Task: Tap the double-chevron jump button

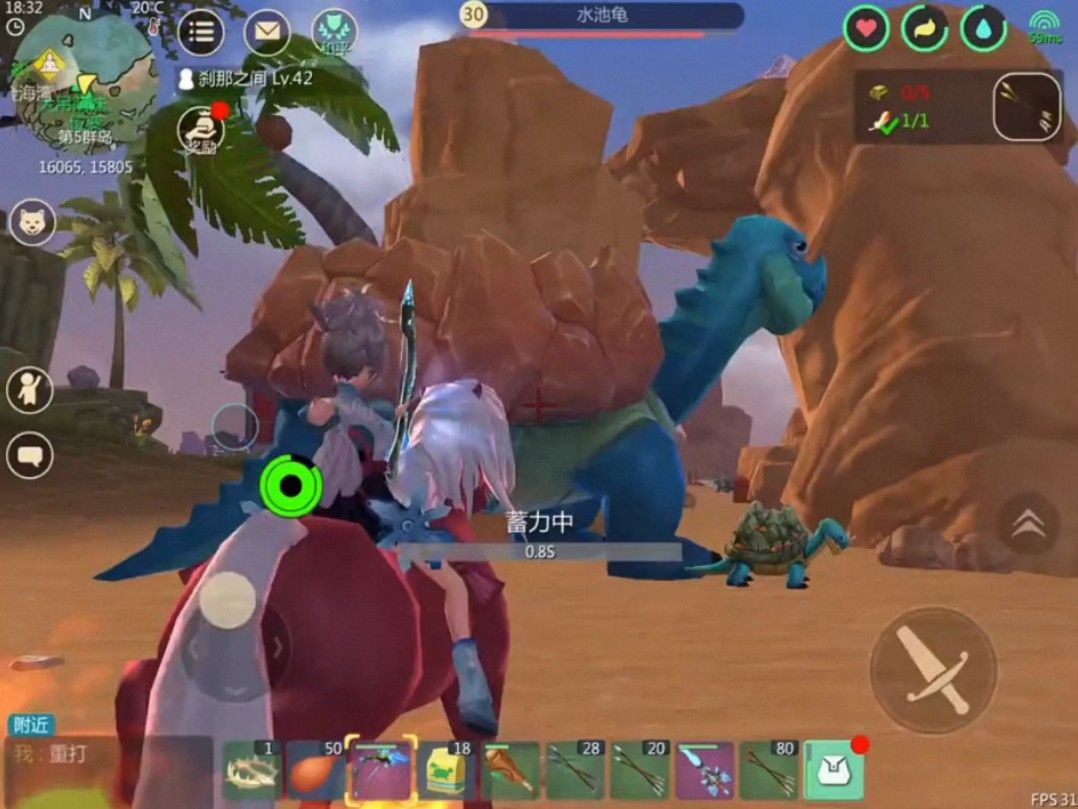Action: [1028, 524]
